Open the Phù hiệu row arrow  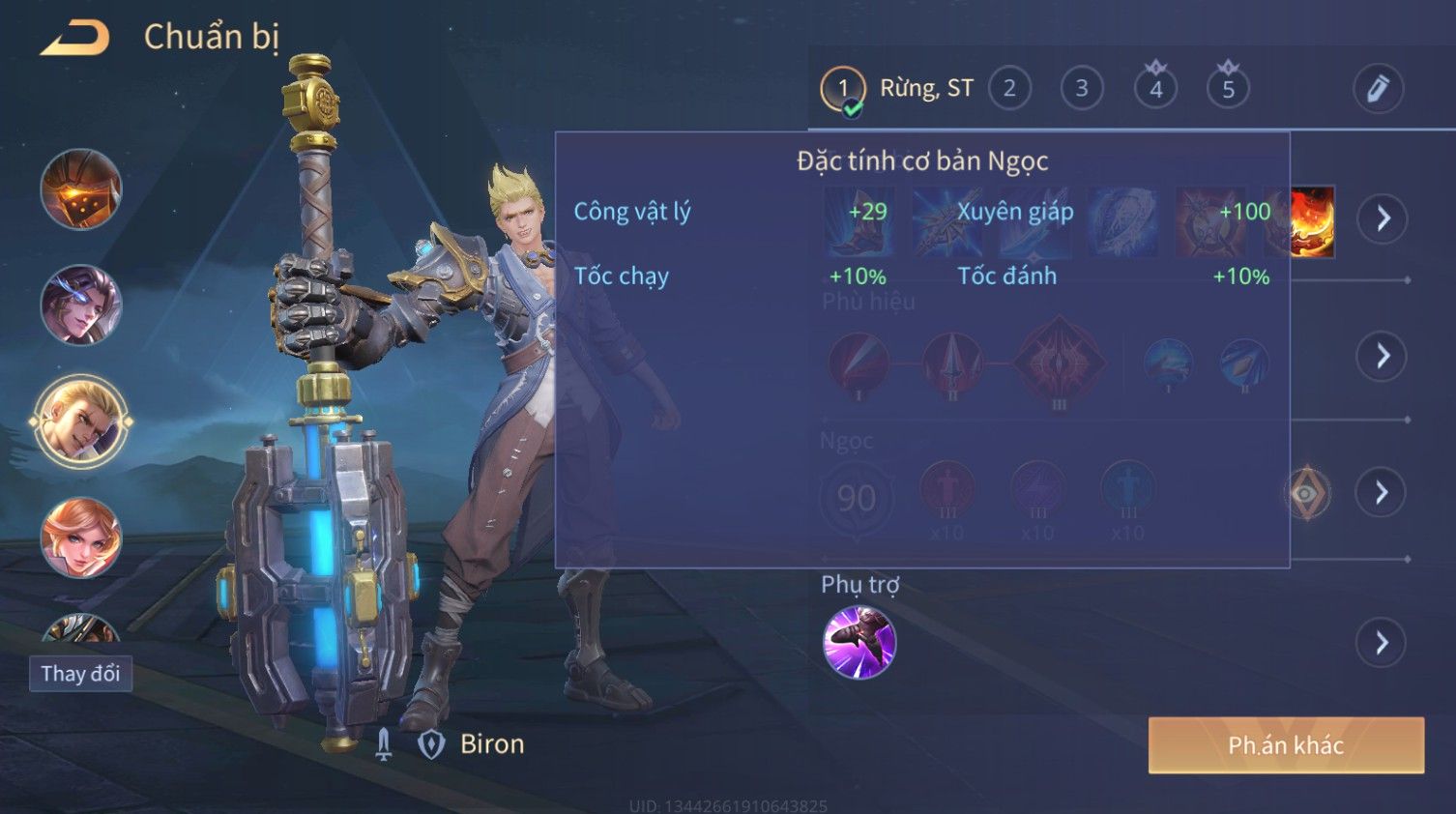[x=1383, y=357]
